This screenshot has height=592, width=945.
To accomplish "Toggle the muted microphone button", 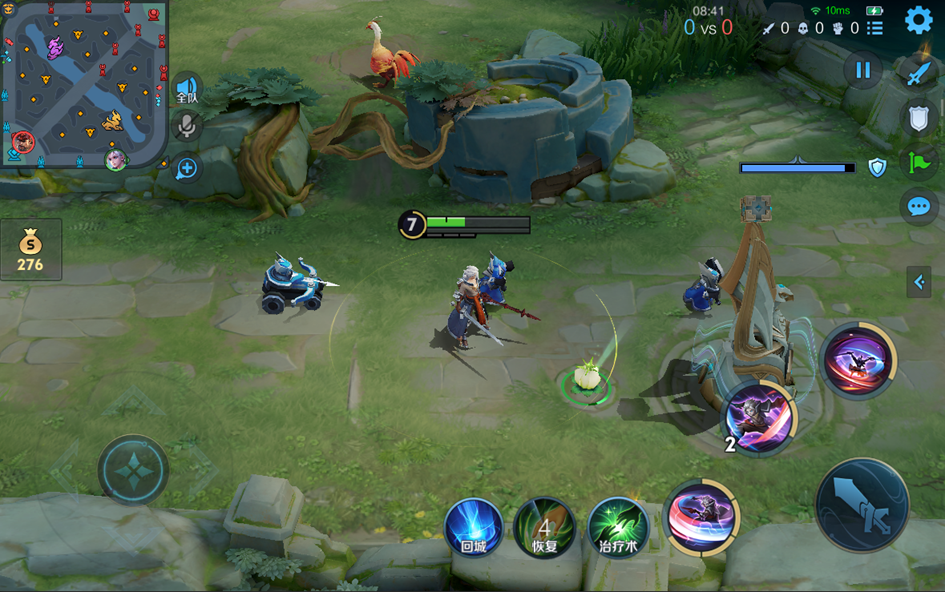I will (x=186, y=126).
